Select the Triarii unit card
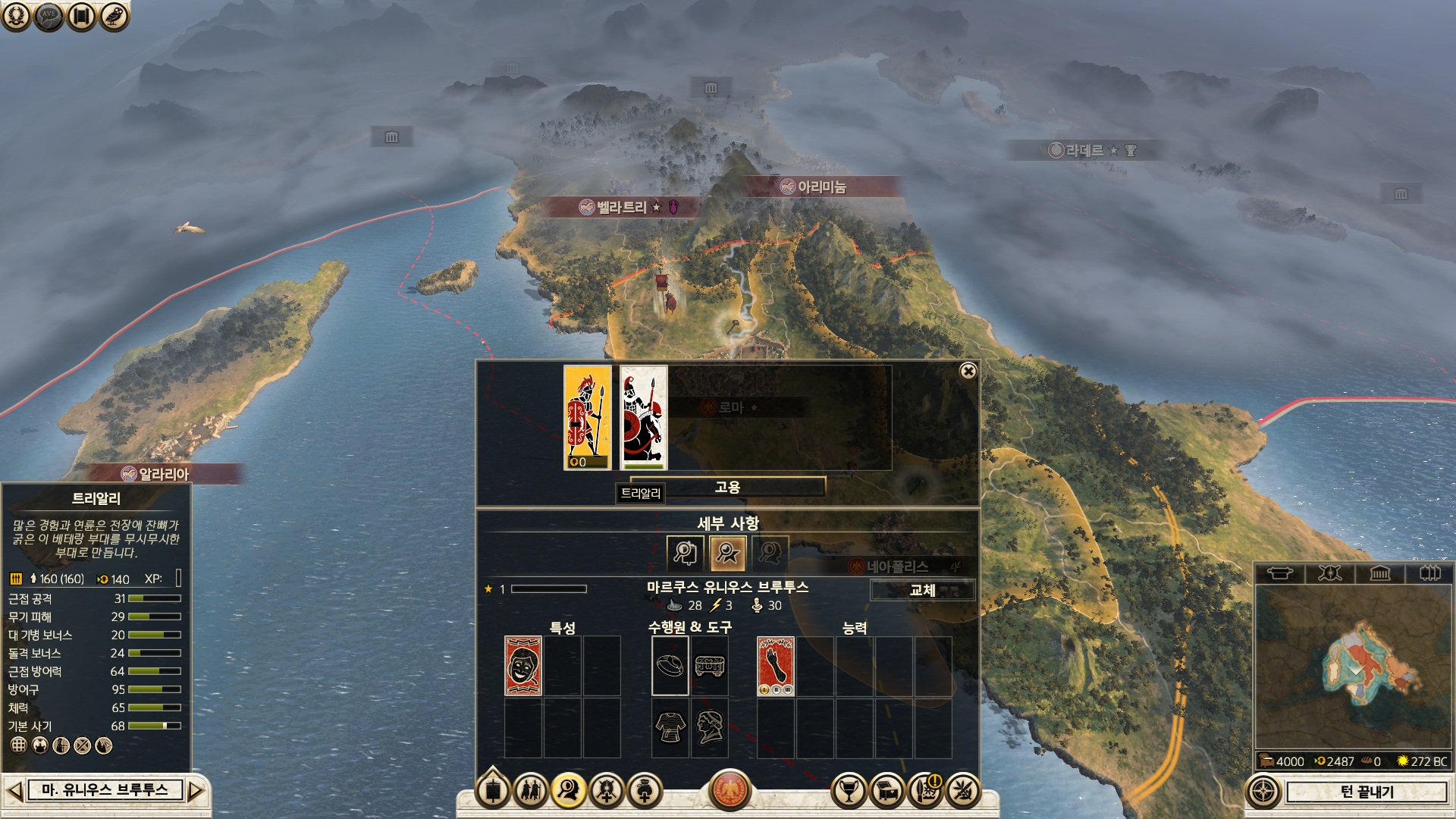This screenshot has width=1456, height=819. 644,418
